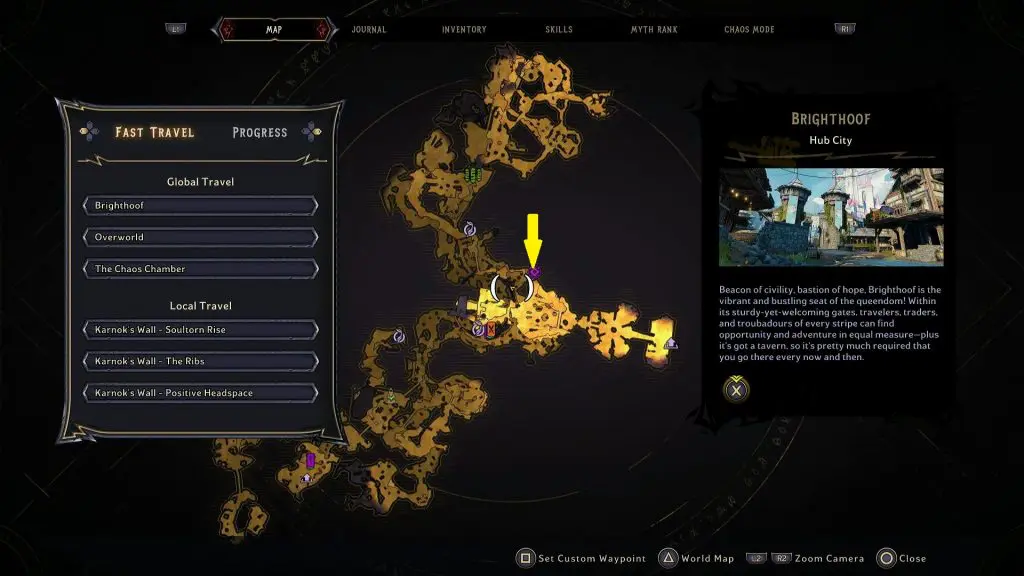Travel to The Chaos Chamber
Screen dimensions: 1024x576
tap(201, 269)
